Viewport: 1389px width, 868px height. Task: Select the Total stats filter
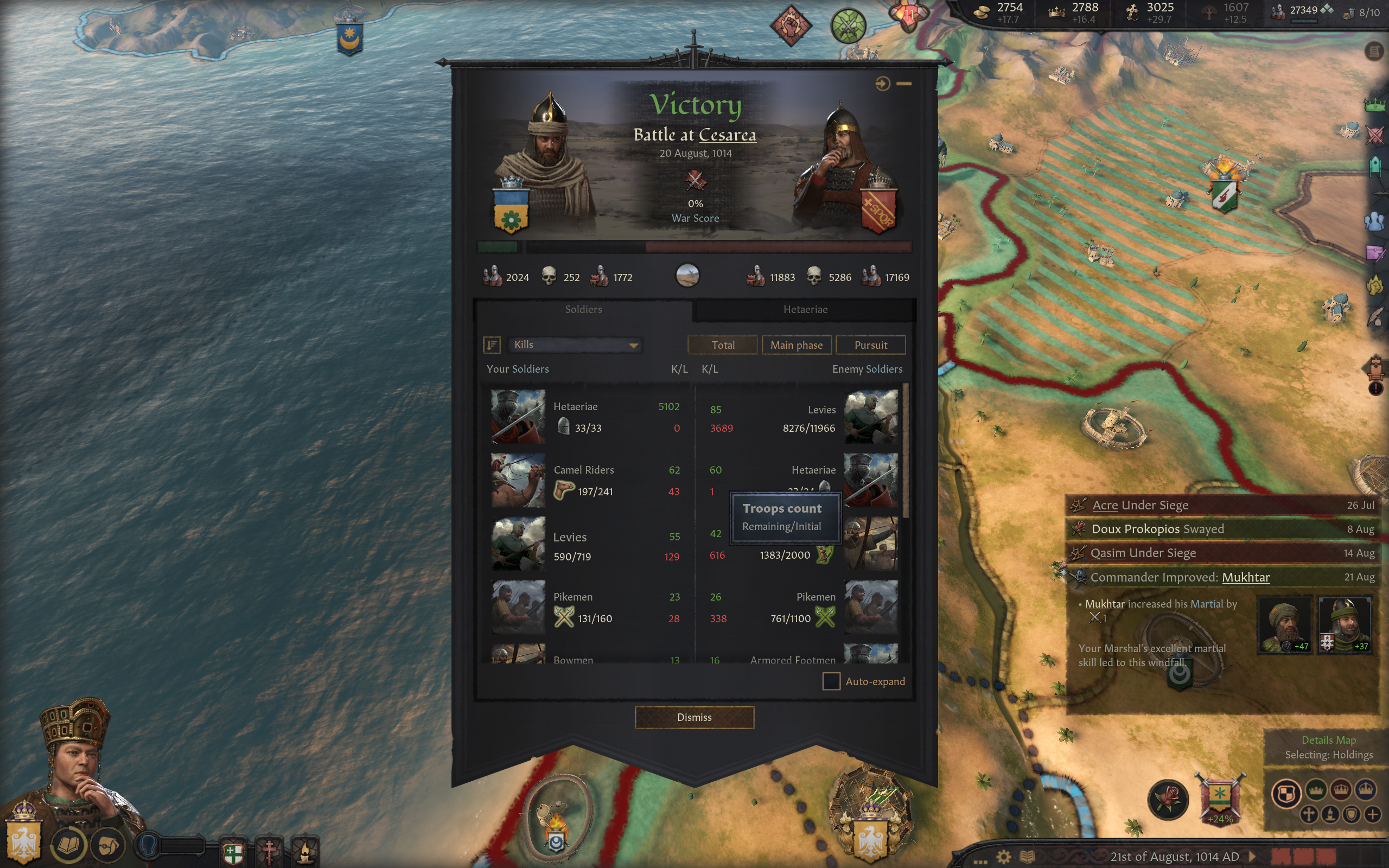coord(723,345)
